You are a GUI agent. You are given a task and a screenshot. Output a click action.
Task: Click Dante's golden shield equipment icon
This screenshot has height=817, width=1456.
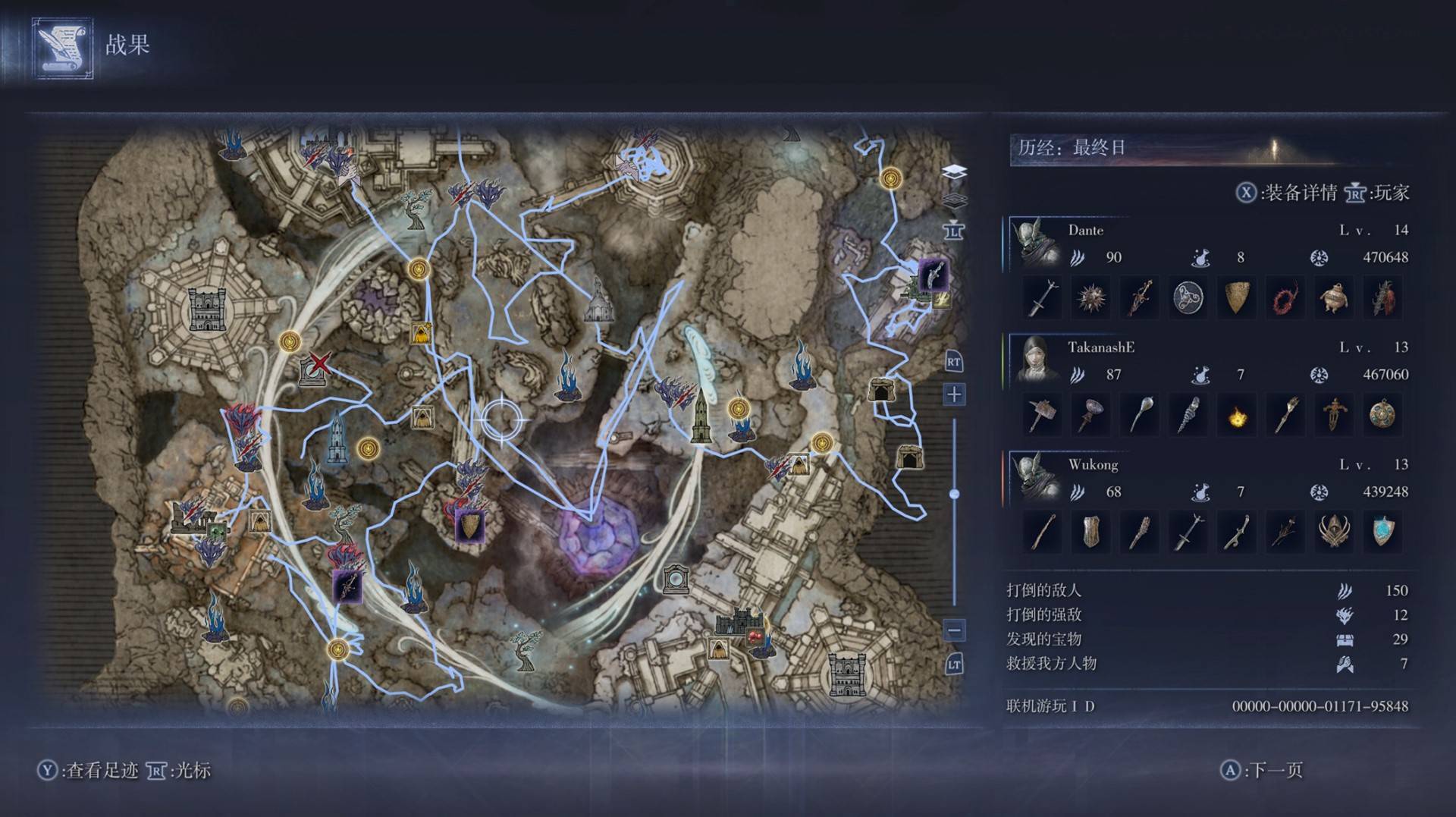(1237, 297)
